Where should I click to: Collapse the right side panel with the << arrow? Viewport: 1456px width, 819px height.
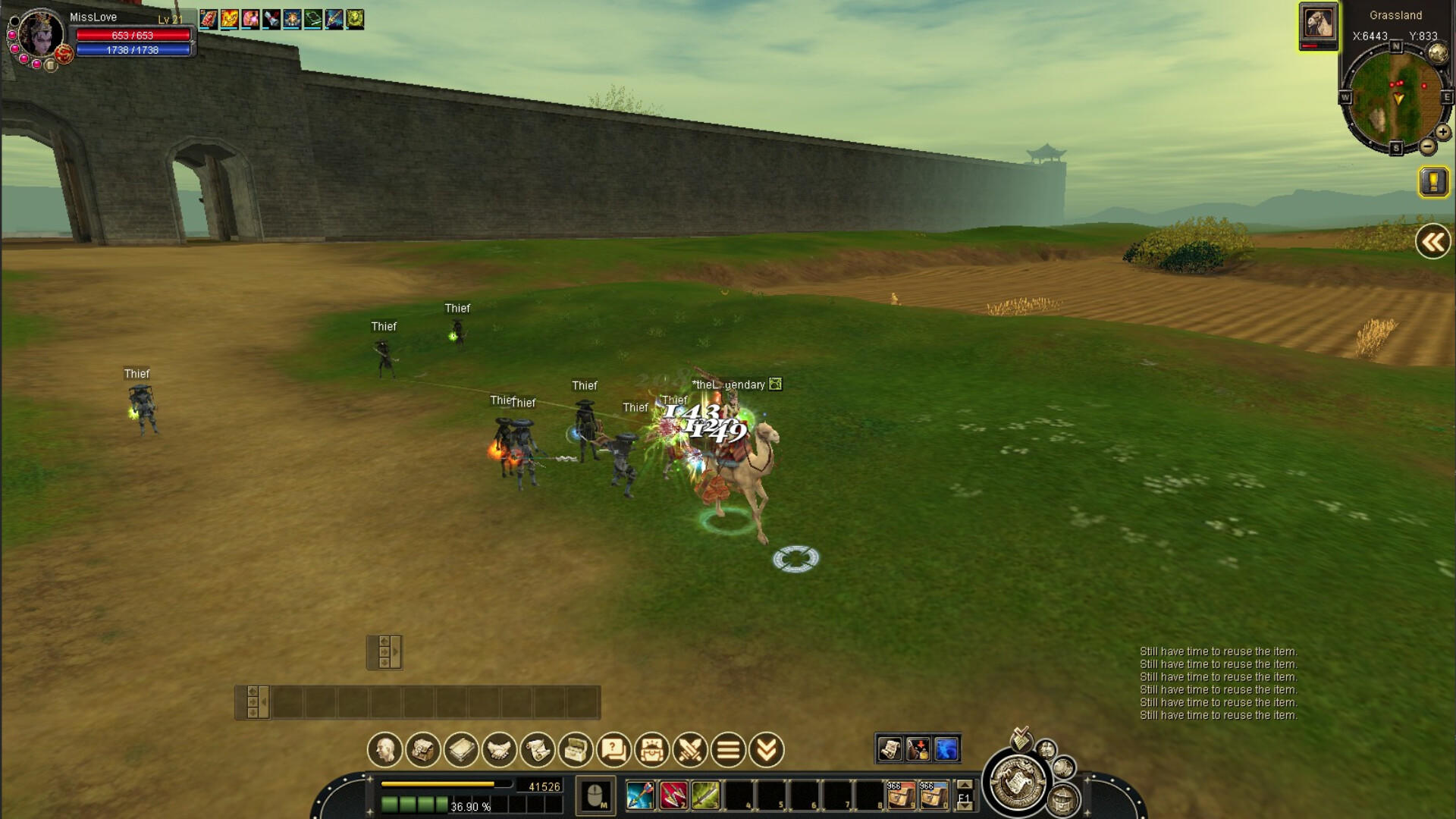click(x=1432, y=241)
